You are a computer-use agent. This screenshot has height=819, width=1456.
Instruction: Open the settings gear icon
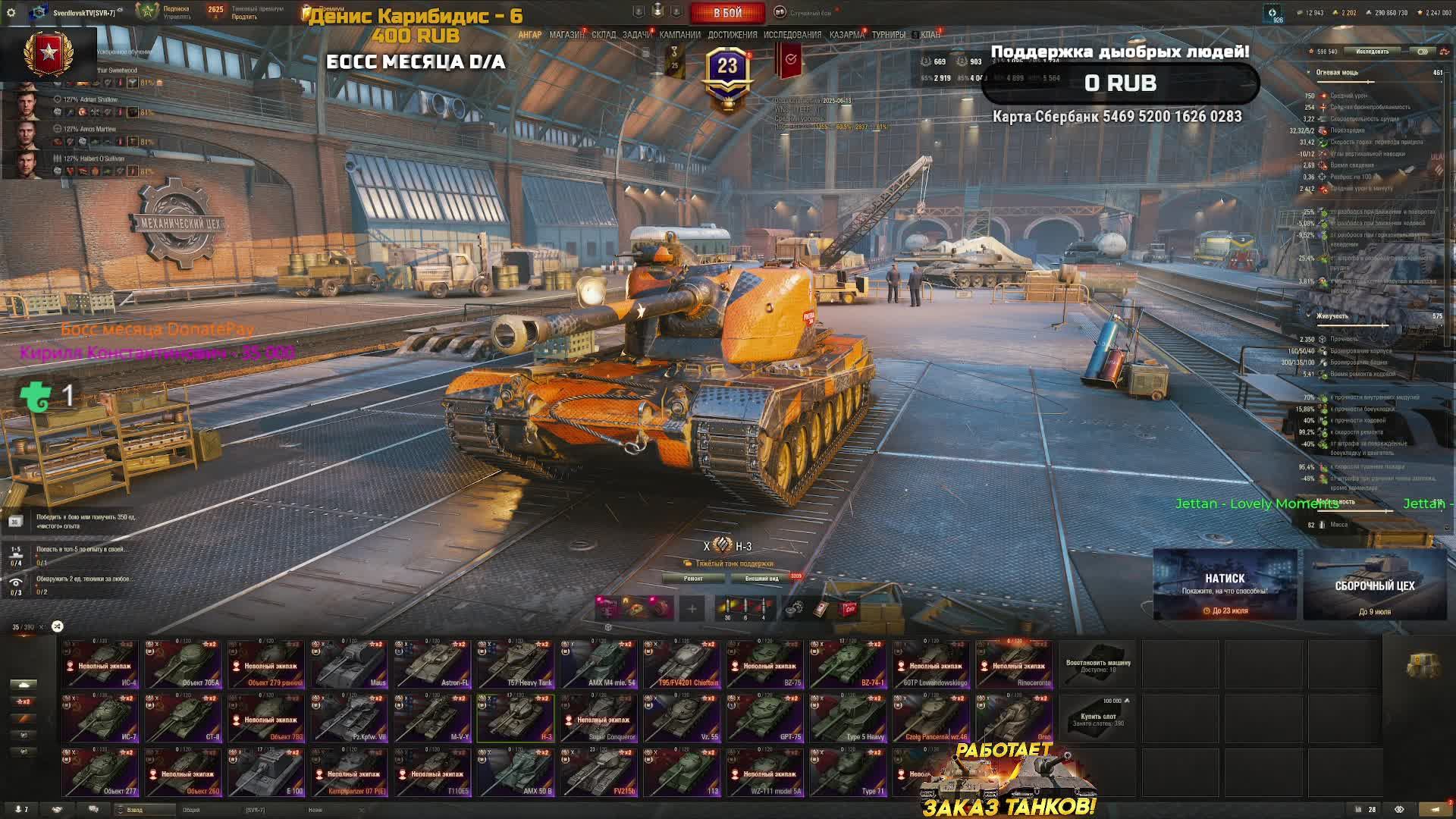(11, 13)
